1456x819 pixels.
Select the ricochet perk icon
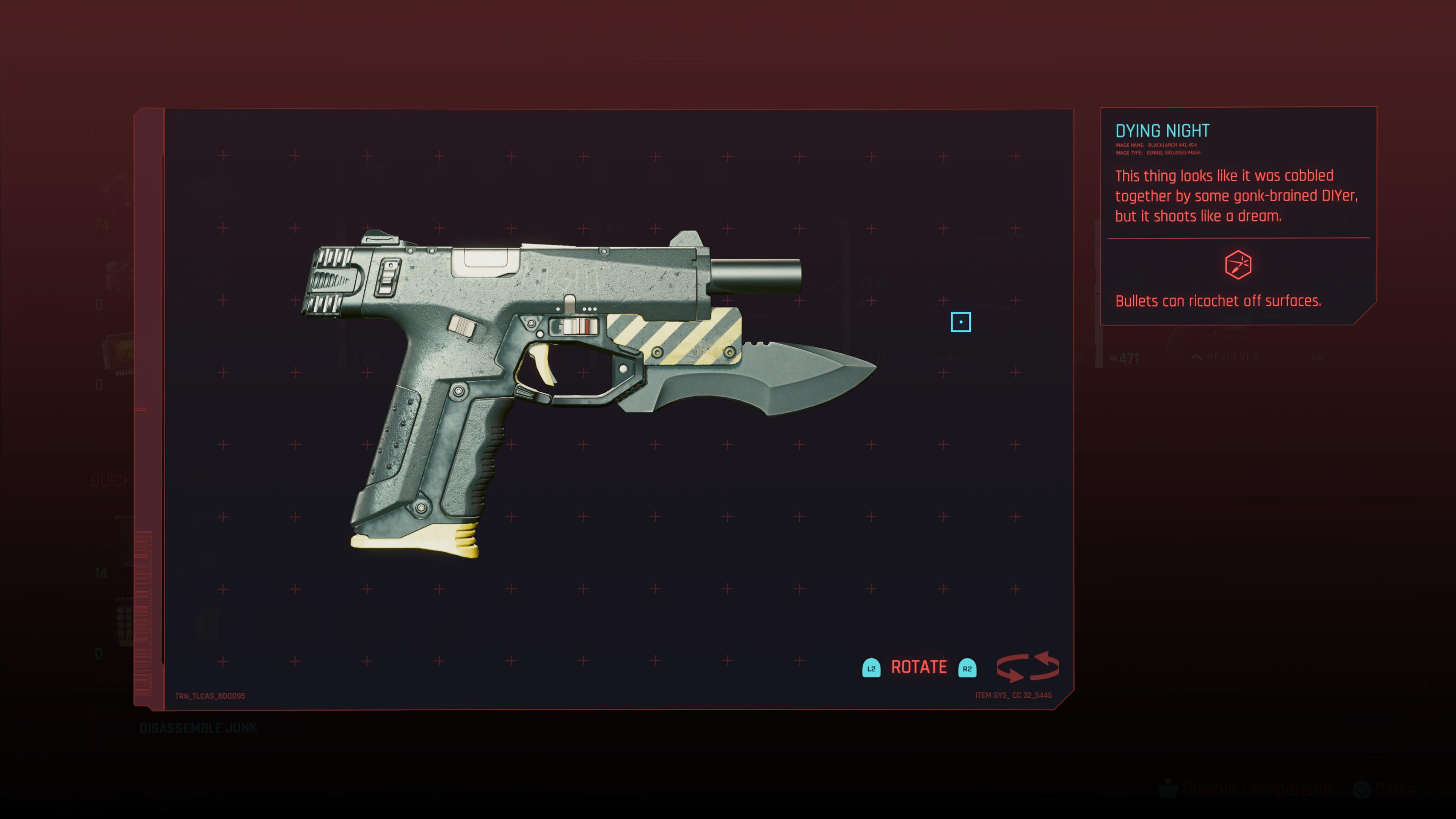[1238, 265]
